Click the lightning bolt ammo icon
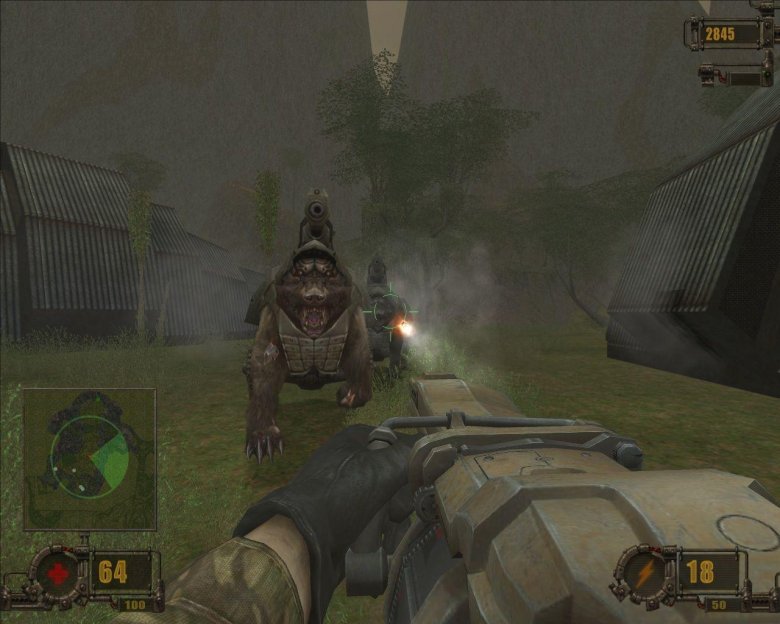780x624 pixels. (x=640, y=573)
